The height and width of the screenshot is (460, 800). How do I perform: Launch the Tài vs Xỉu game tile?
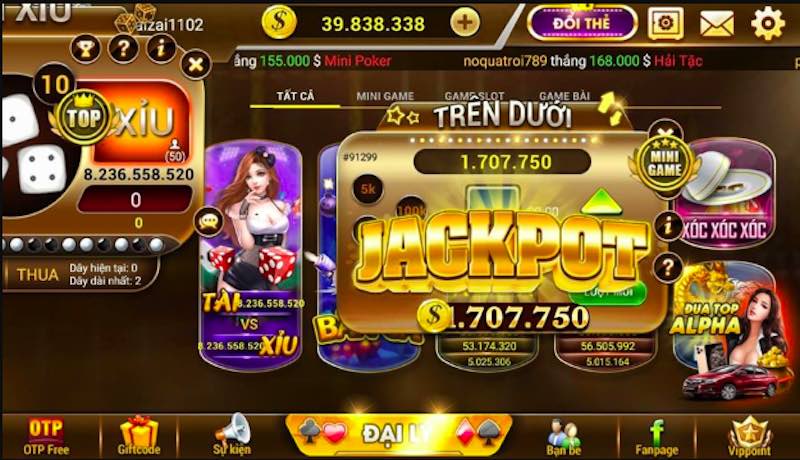click(x=251, y=250)
